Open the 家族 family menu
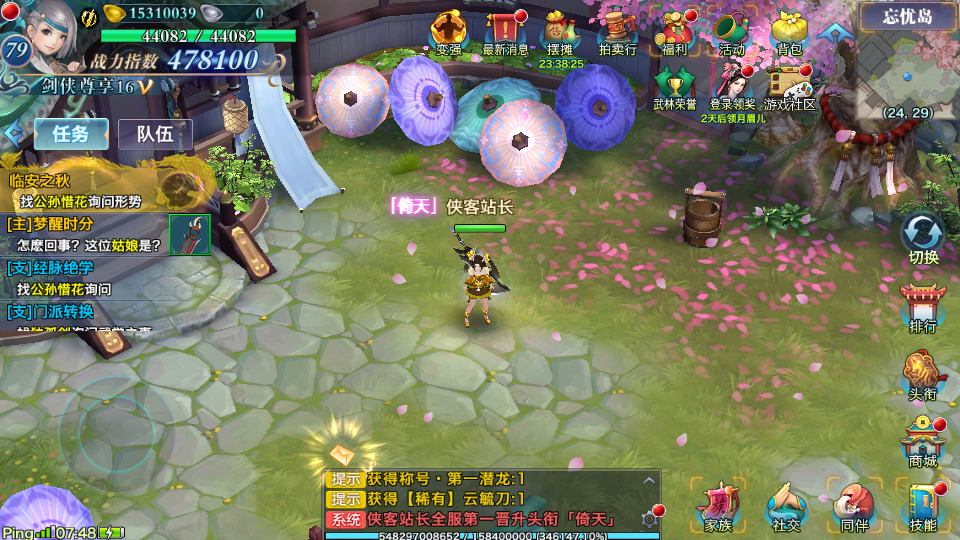The image size is (960, 540). [x=718, y=506]
